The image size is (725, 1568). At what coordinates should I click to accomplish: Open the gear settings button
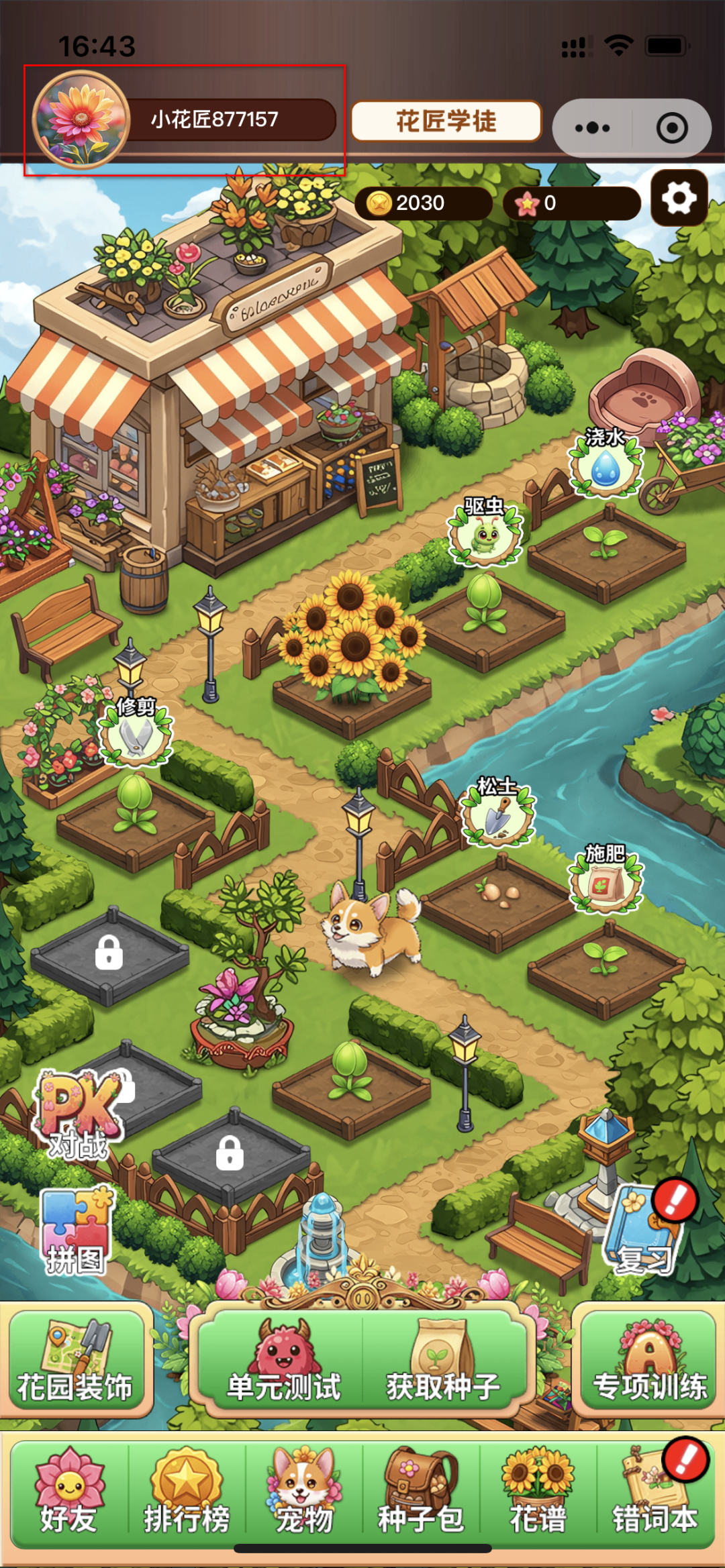679,199
